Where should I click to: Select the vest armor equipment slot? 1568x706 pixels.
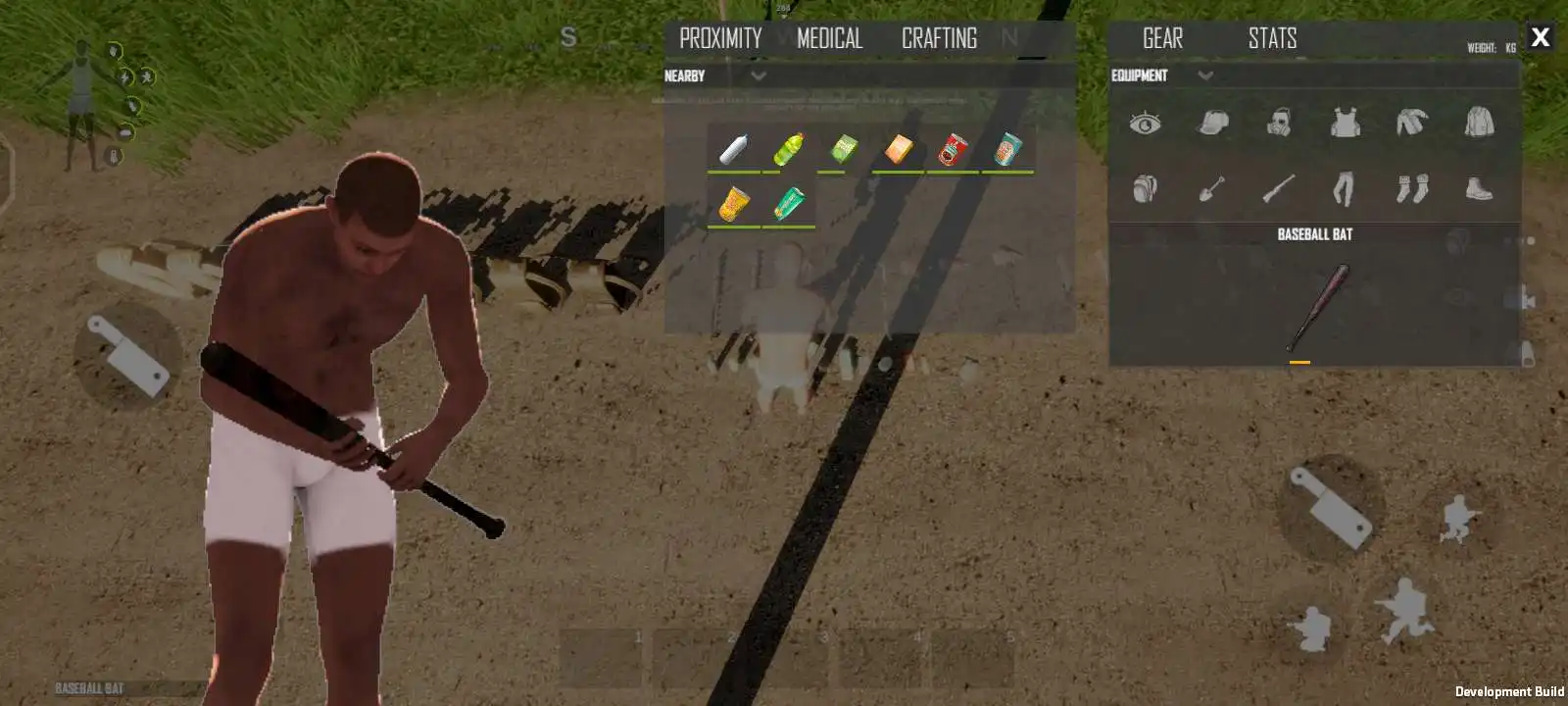(1345, 123)
